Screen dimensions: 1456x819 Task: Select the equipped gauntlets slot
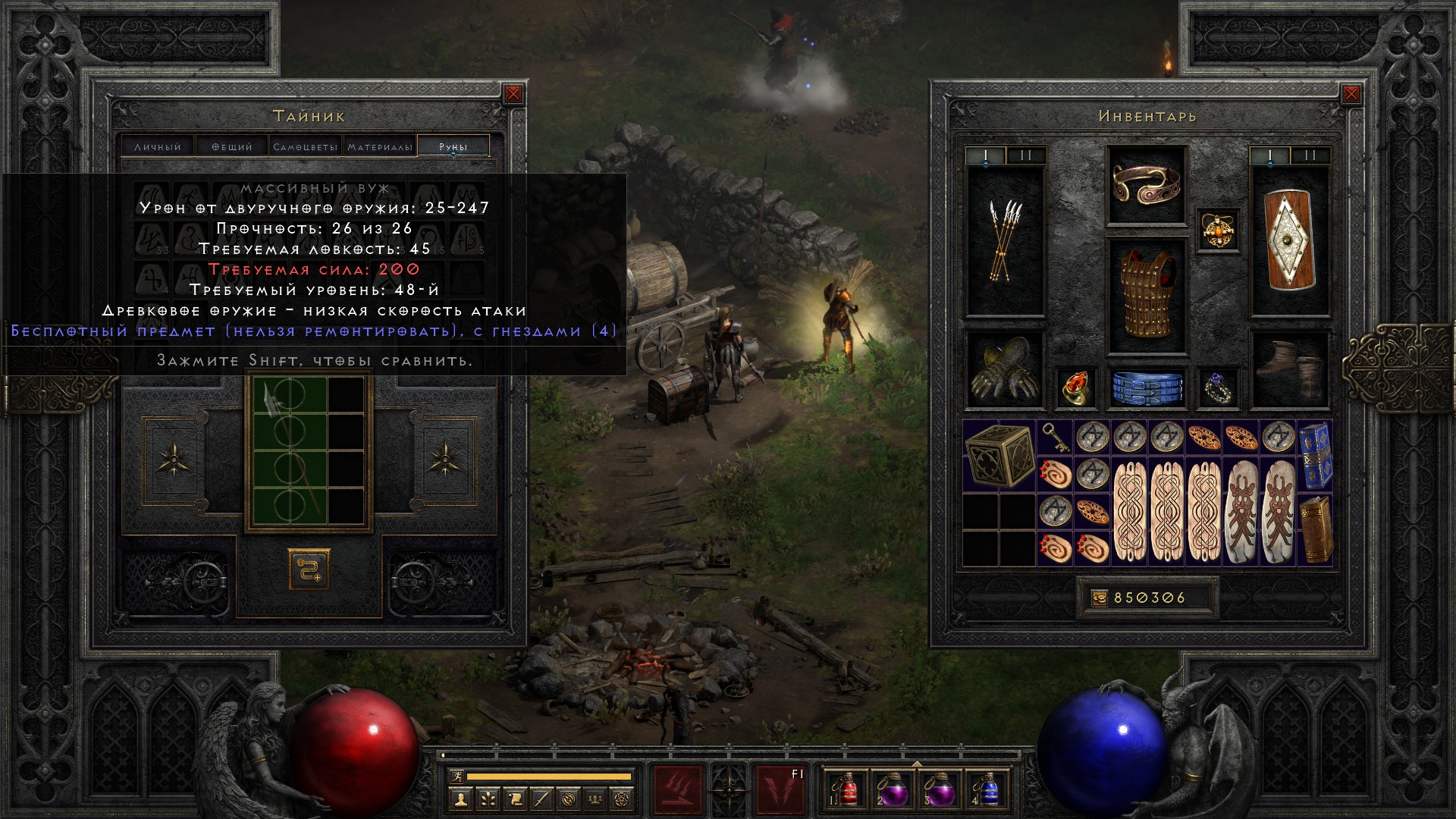click(x=1004, y=369)
